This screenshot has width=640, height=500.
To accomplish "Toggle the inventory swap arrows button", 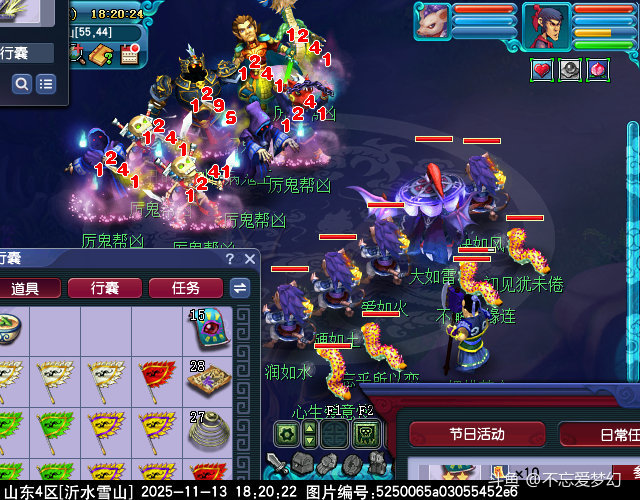I will pos(240,288).
